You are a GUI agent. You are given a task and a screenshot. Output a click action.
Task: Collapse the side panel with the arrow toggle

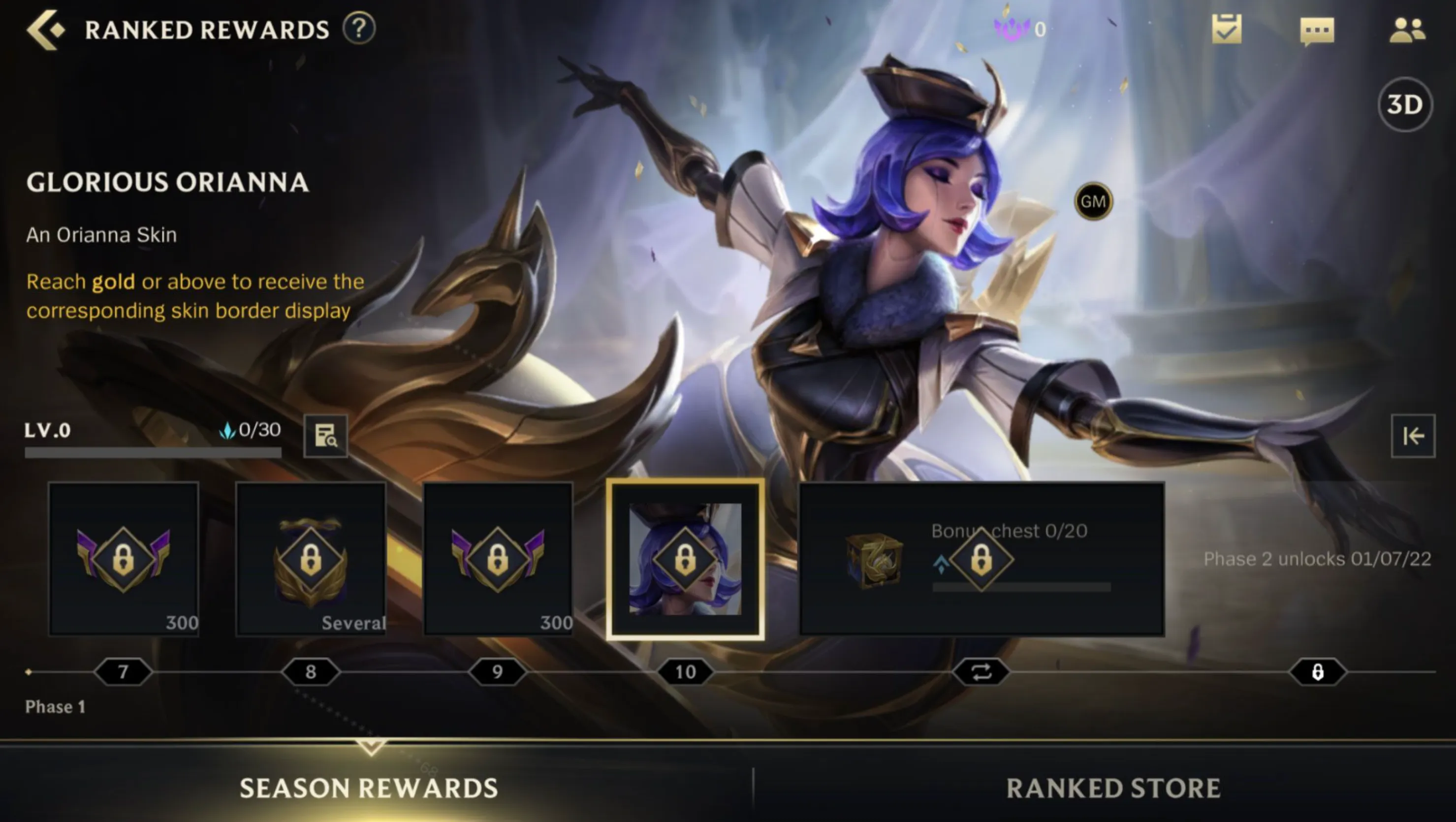(x=1415, y=436)
